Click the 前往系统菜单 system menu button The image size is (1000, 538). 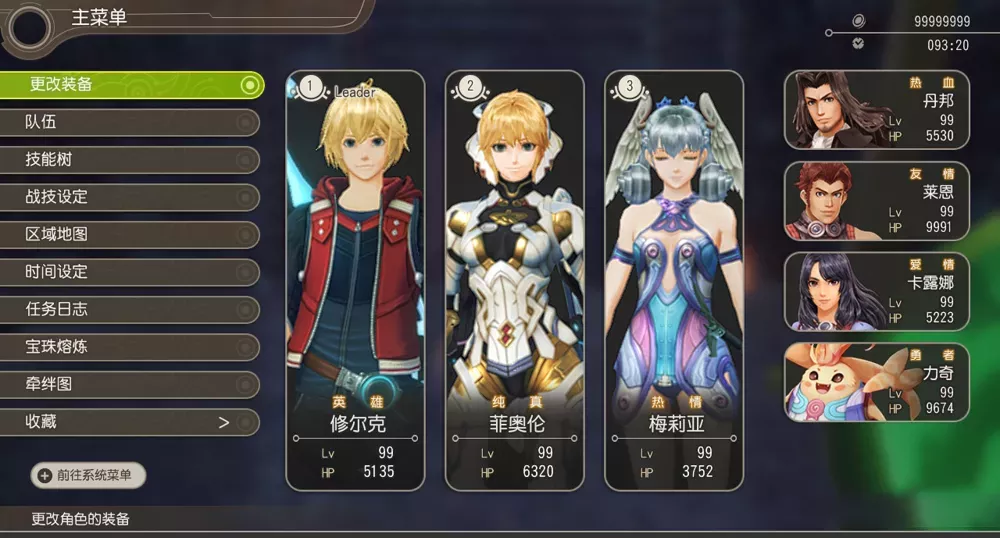(89, 476)
